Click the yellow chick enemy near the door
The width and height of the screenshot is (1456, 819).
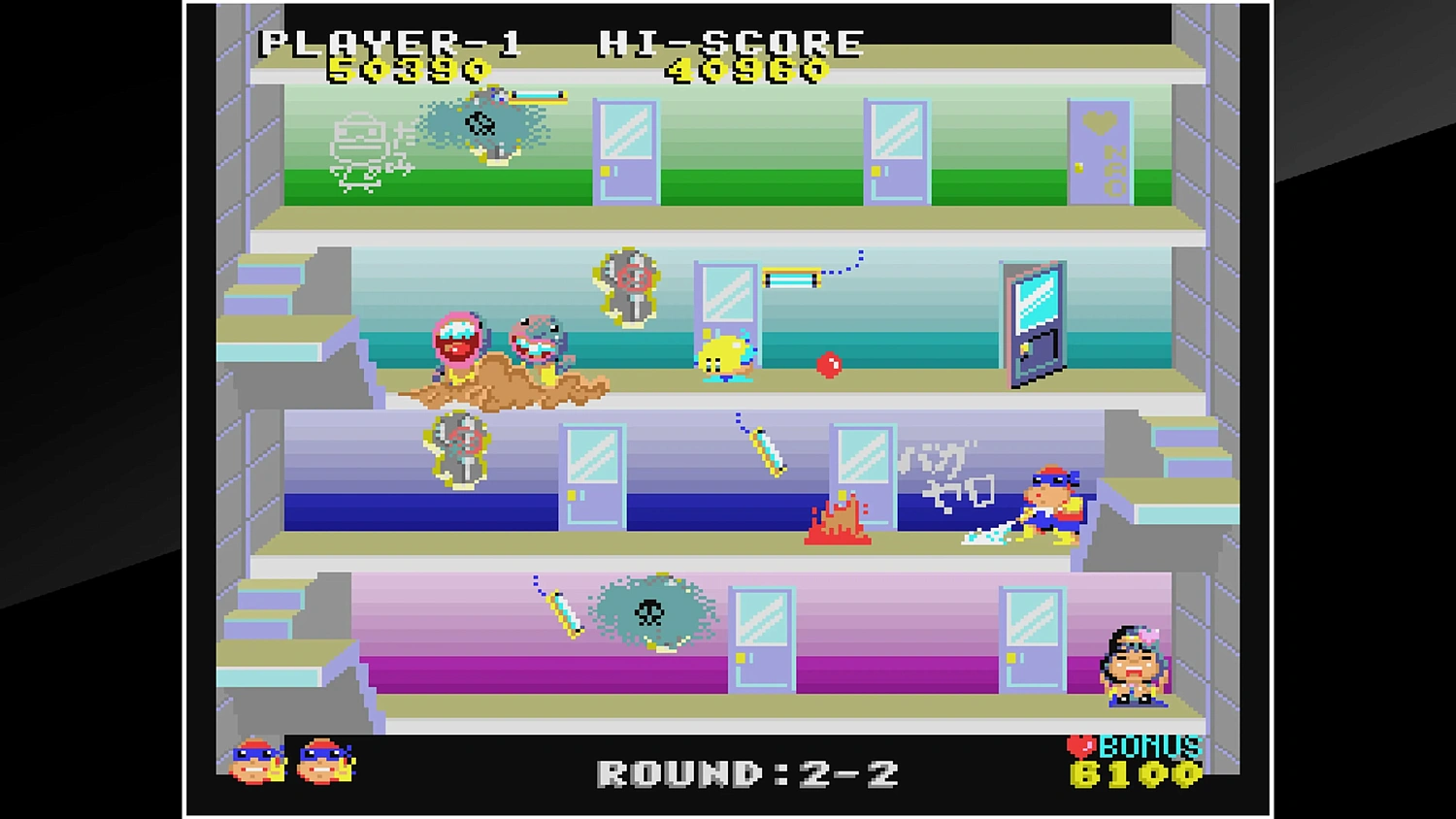tap(723, 354)
